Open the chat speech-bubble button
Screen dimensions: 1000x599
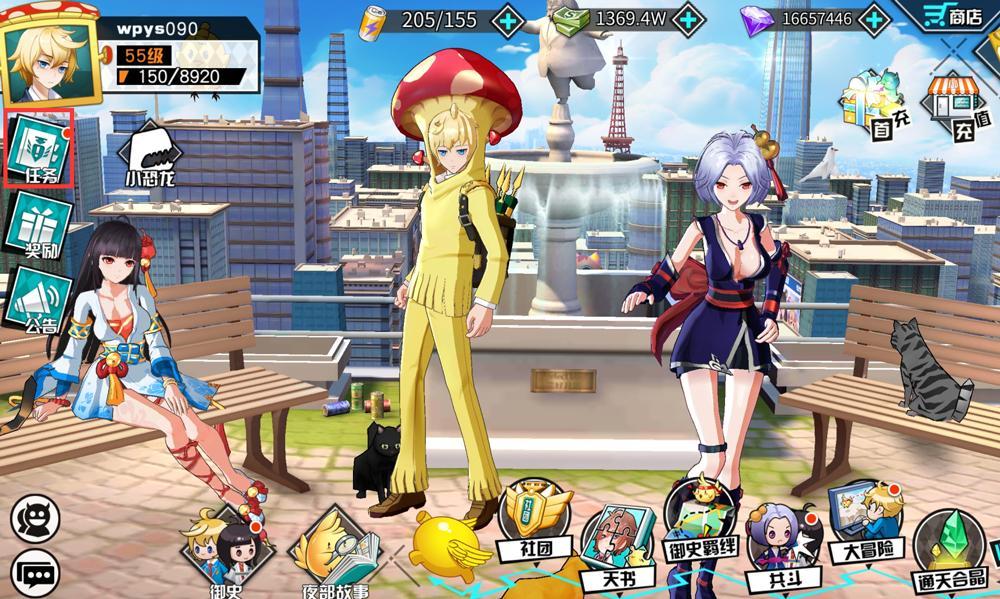click(x=35, y=573)
